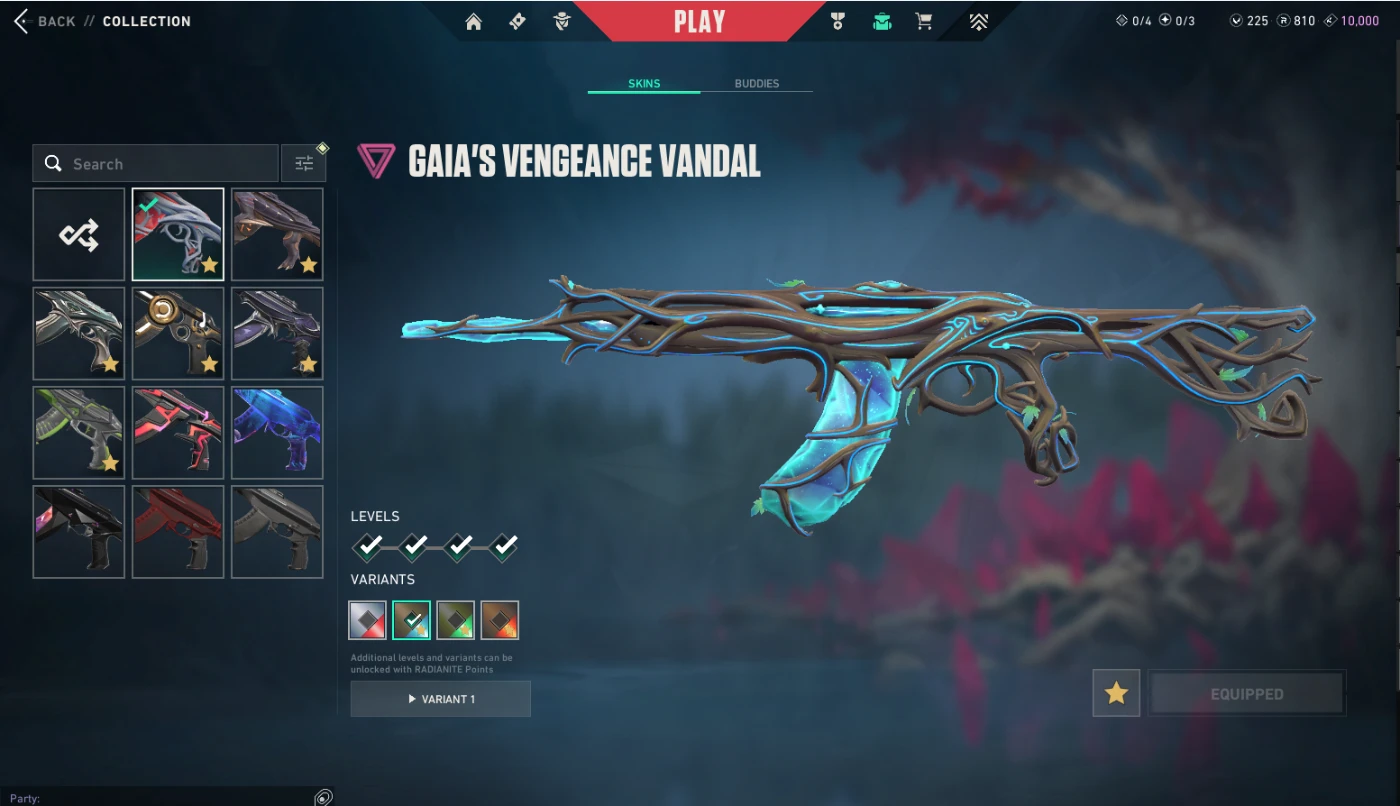Choose the random shuffle skin tile
Viewport: 1400px width, 806px height.
[x=79, y=234]
